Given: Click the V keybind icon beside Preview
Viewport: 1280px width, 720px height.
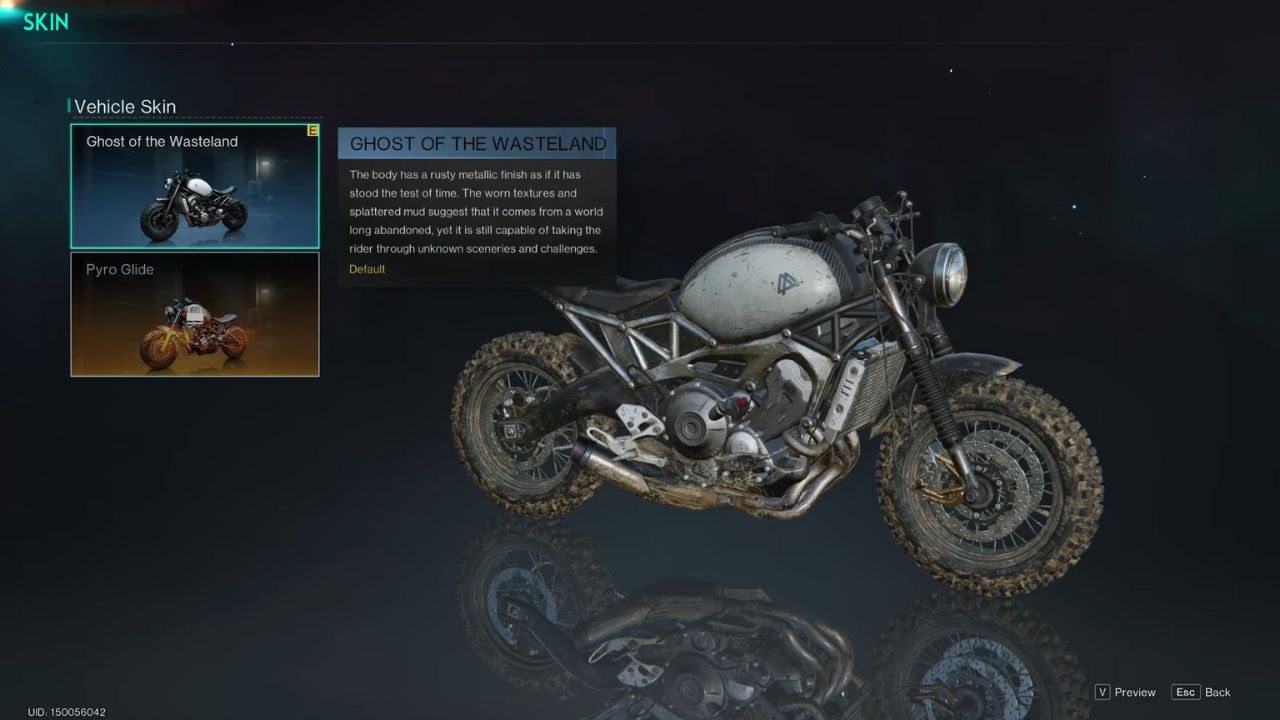Looking at the screenshot, I should click(1102, 692).
